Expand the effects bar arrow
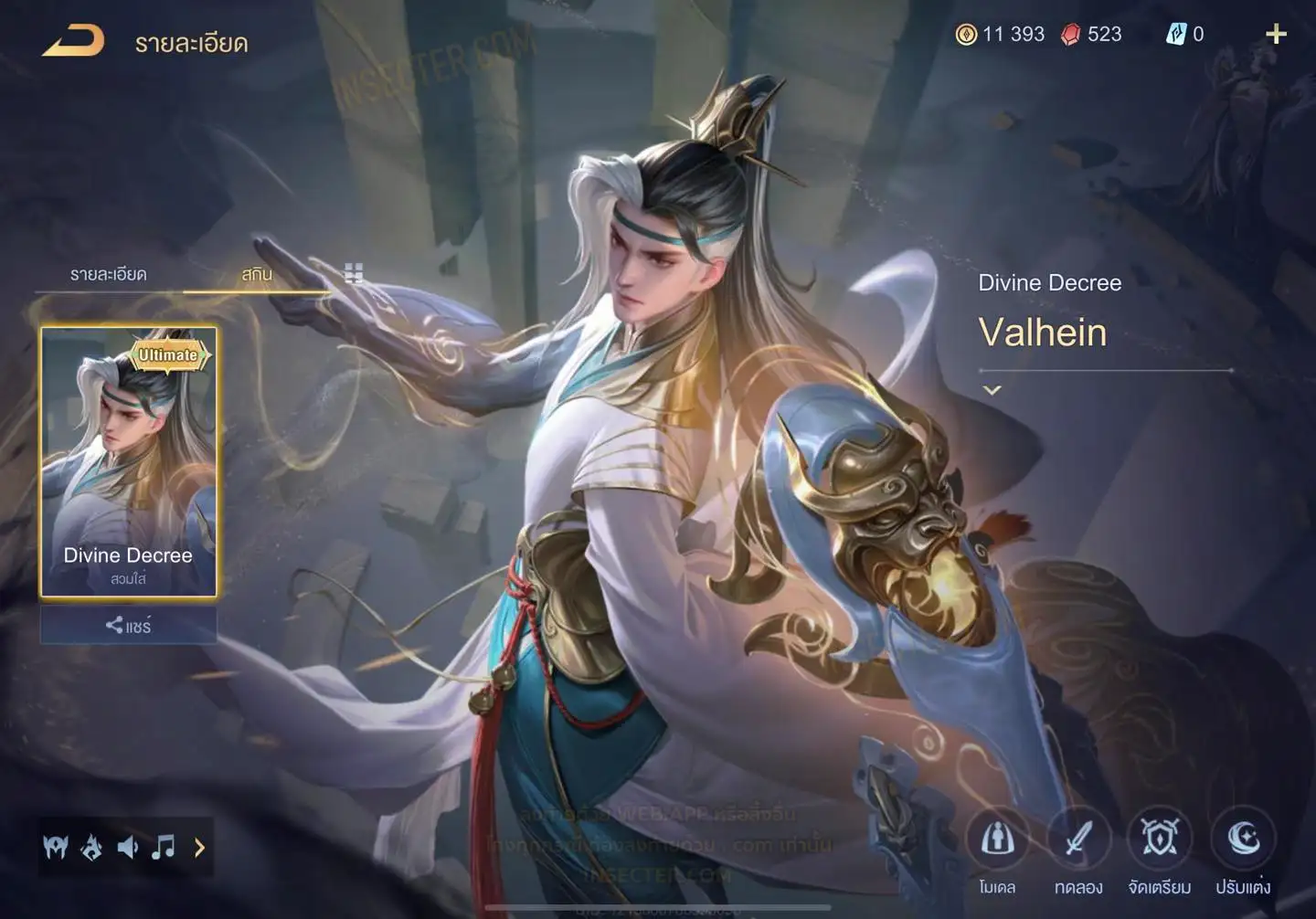The image size is (1316, 919). click(199, 848)
